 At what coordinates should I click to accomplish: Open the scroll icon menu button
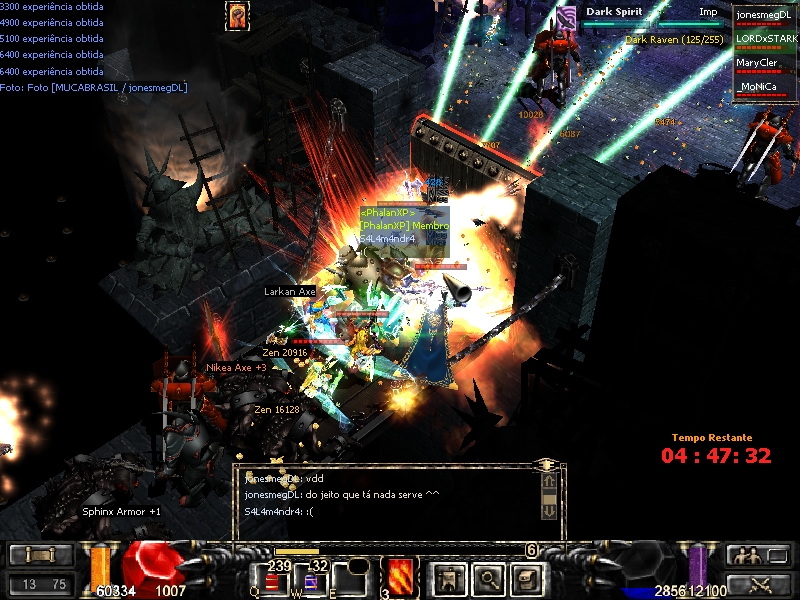click(x=525, y=577)
